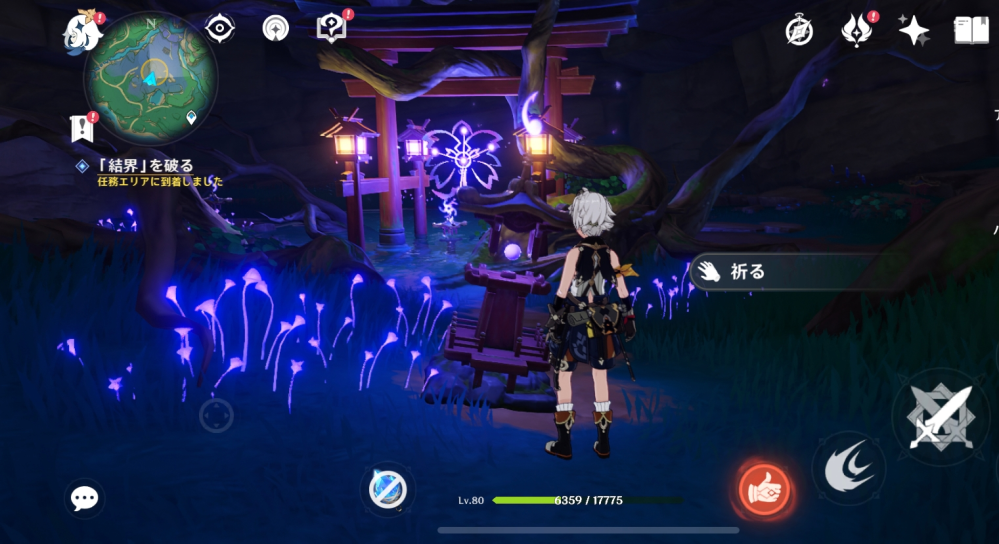Open the question mark tutorial icon
Image resolution: width=999 pixels, height=544 pixels.
(x=331, y=28)
